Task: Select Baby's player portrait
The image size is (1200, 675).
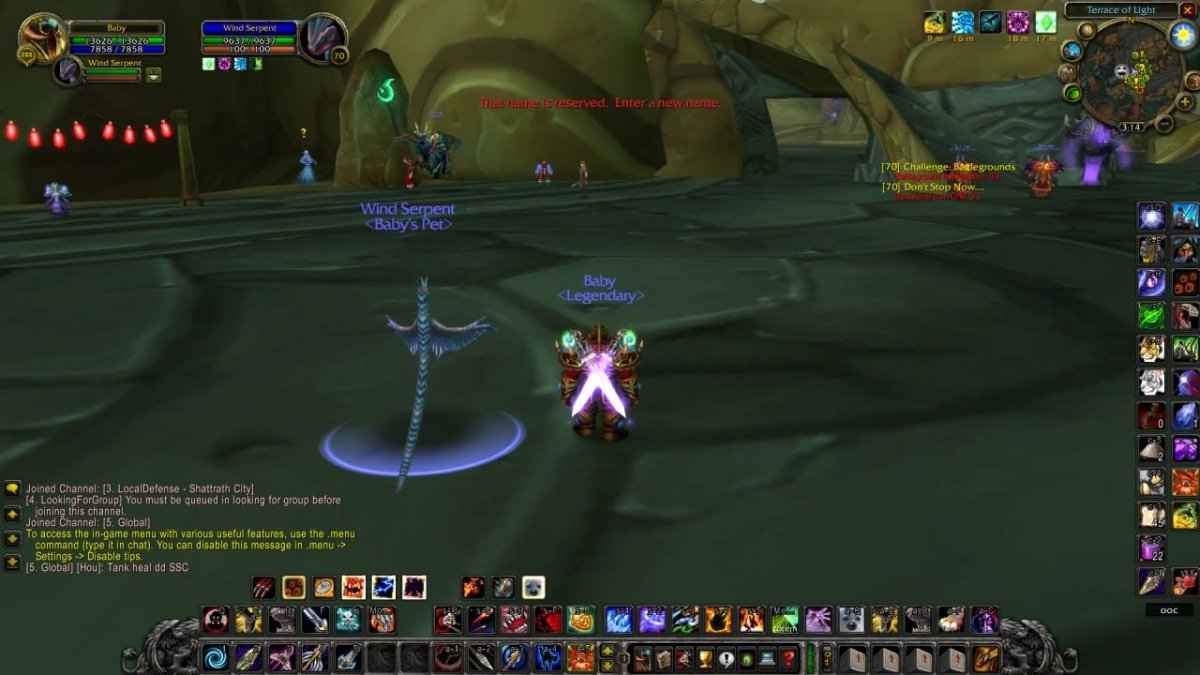Action: pos(42,37)
